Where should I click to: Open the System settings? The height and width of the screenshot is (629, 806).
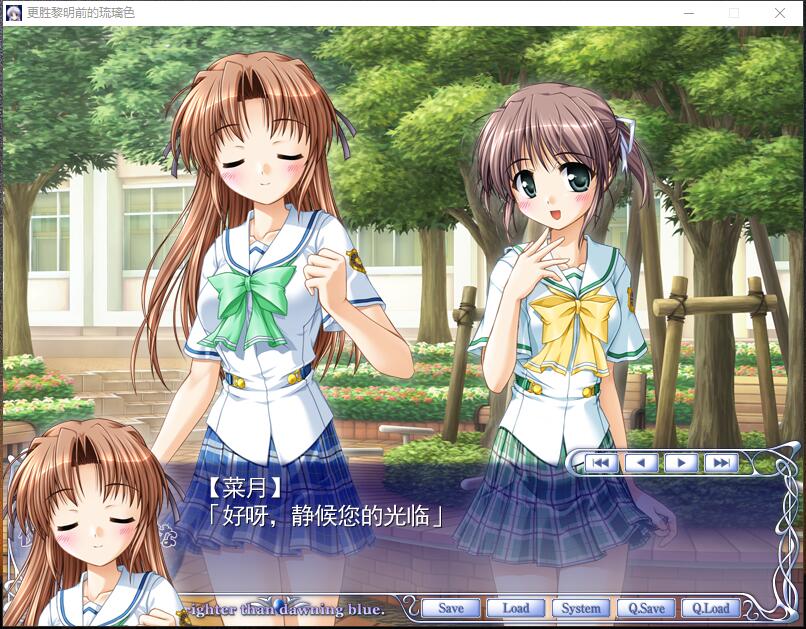pos(580,608)
